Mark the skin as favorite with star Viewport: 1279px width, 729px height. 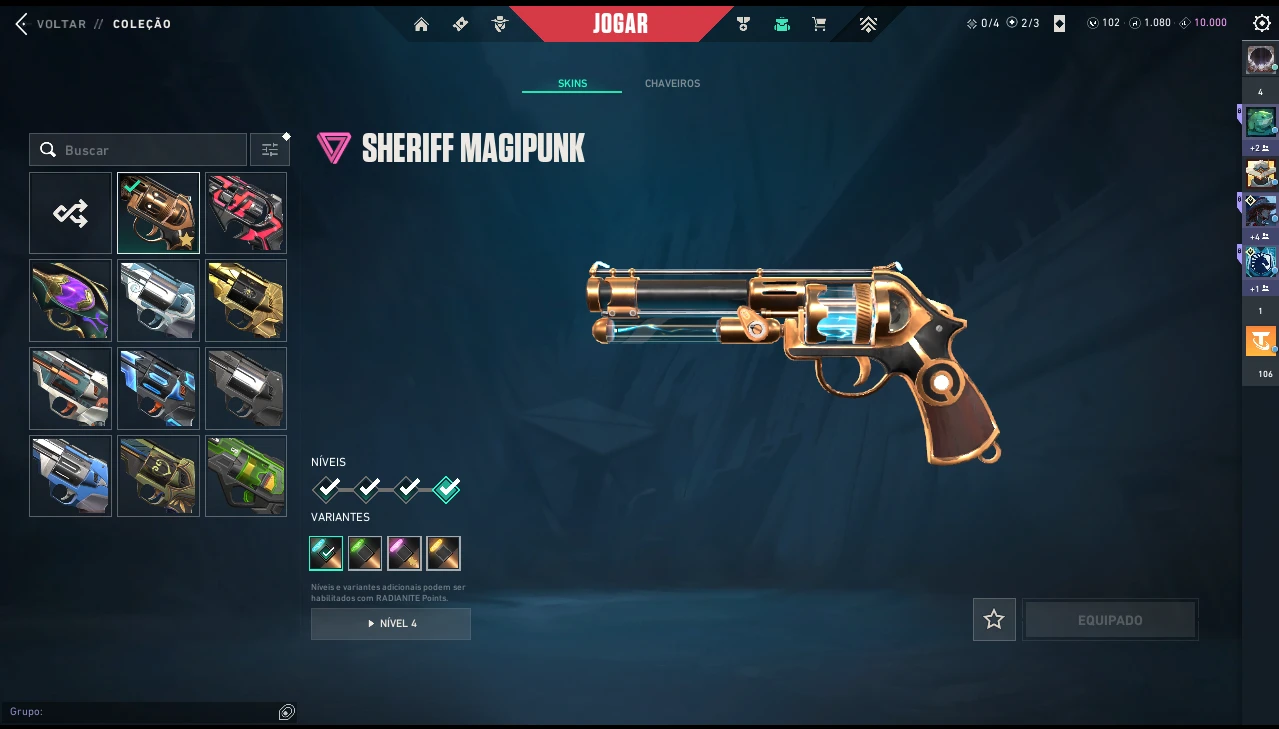(x=994, y=620)
